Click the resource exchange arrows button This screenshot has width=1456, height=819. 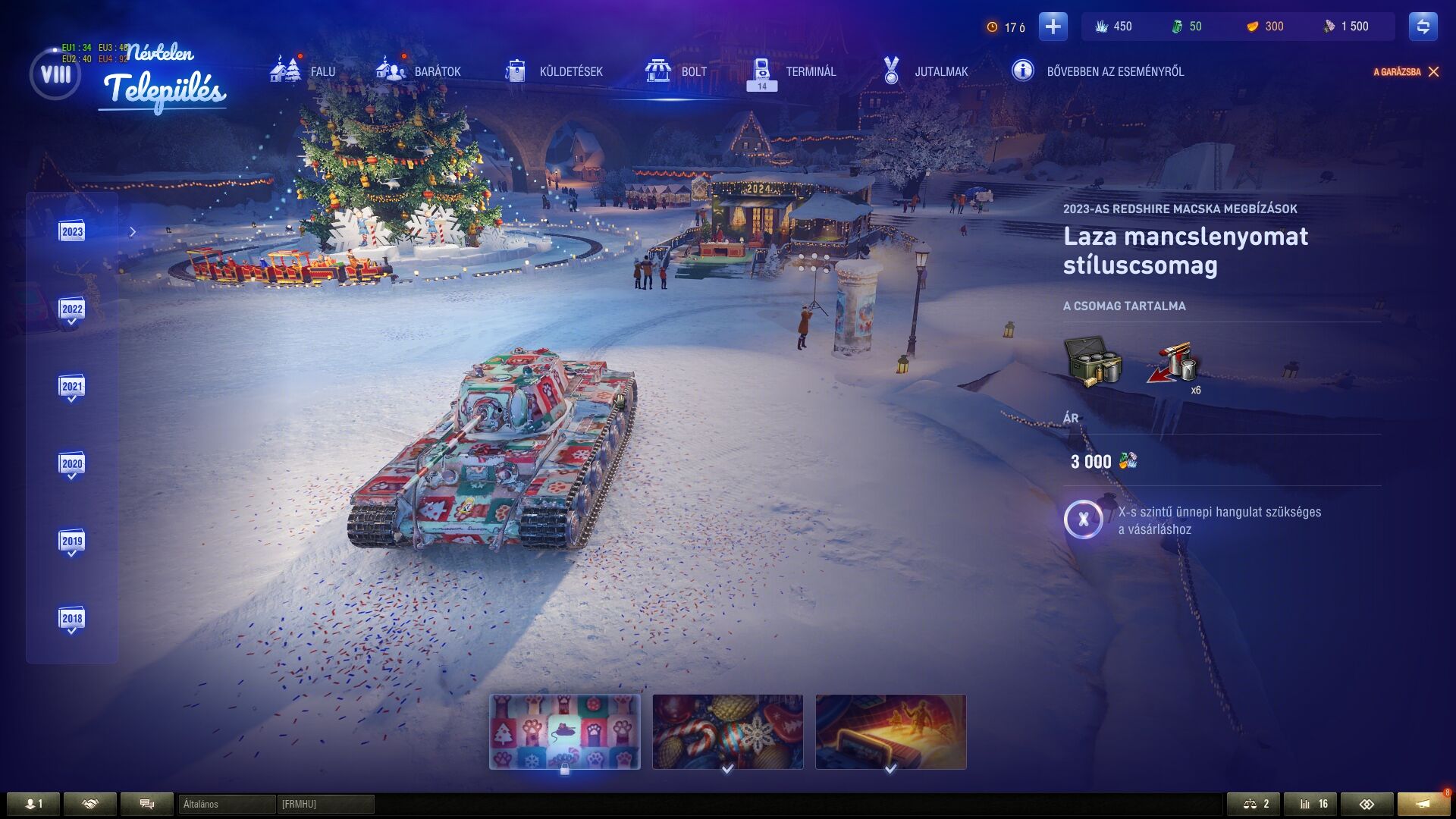(x=1423, y=27)
